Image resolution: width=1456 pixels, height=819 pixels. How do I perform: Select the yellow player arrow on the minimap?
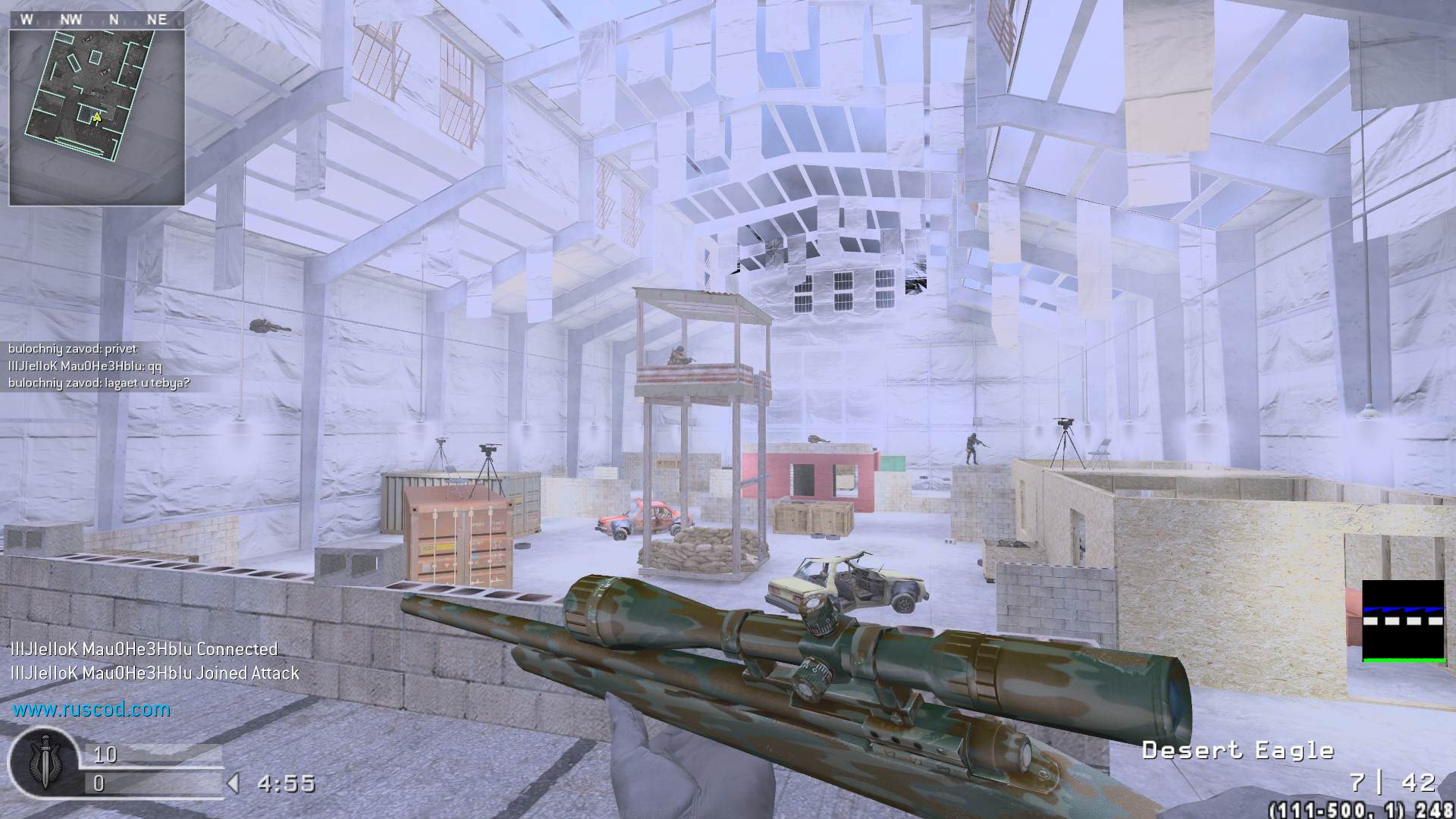tap(97, 118)
